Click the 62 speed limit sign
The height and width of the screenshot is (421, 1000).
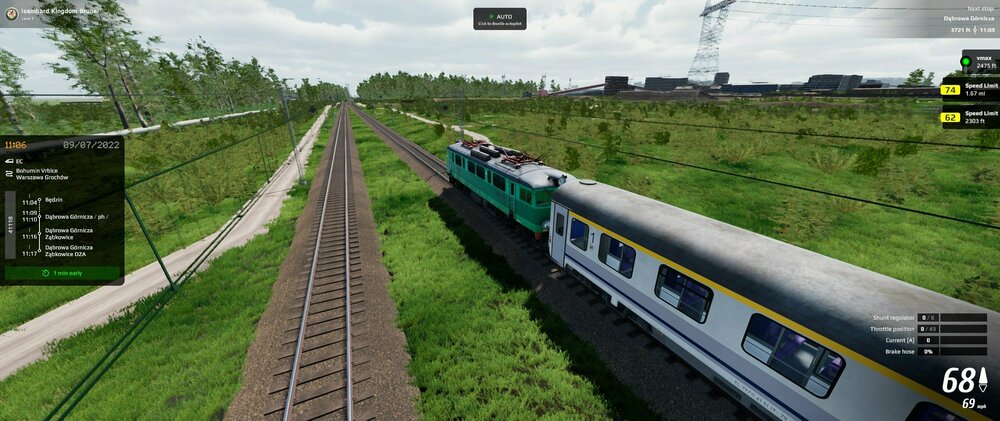950,117
